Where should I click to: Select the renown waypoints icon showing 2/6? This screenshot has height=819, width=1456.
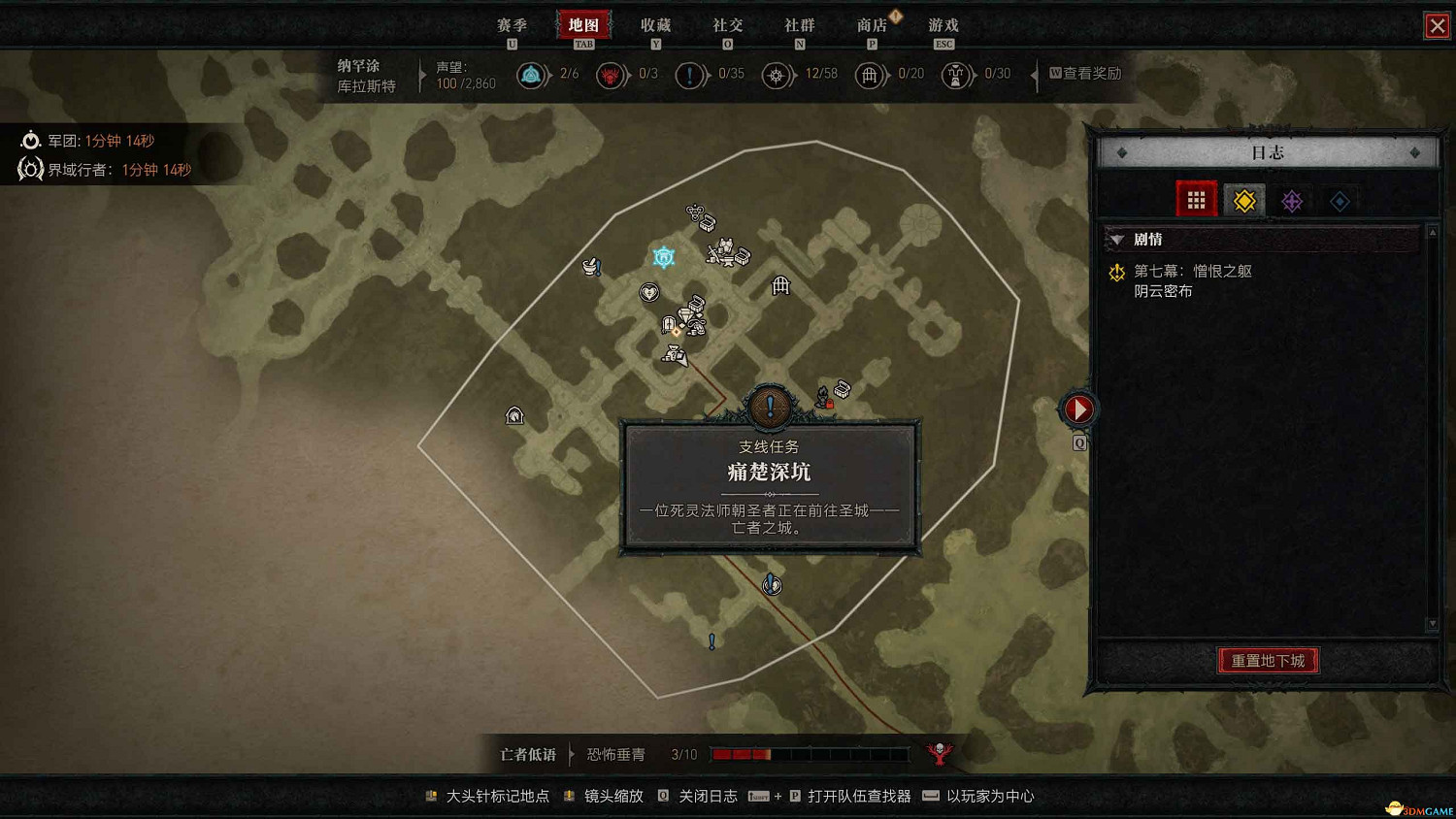[x=532, y=75]
